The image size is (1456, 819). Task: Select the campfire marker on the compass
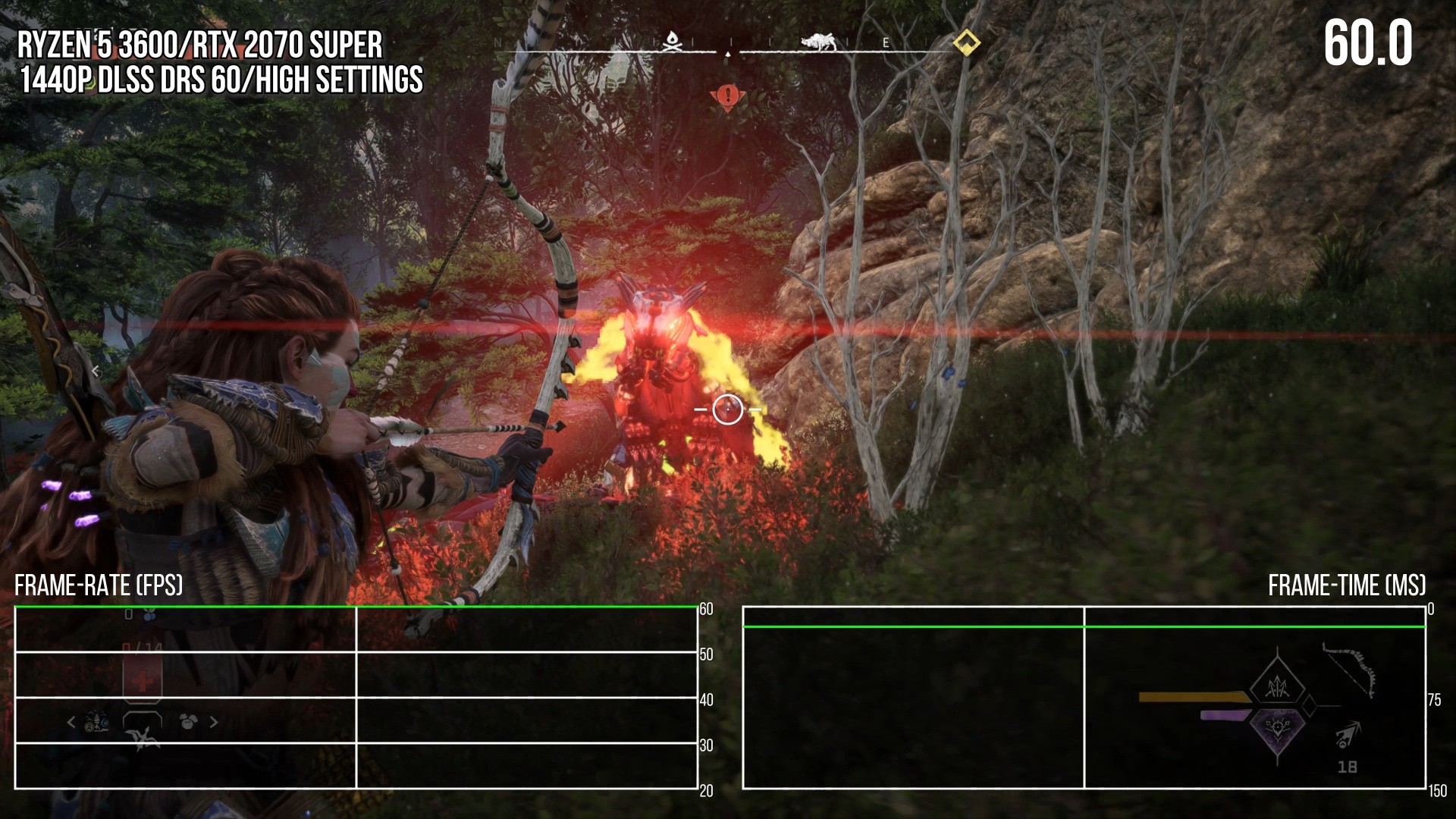click(x=672, y=42)
